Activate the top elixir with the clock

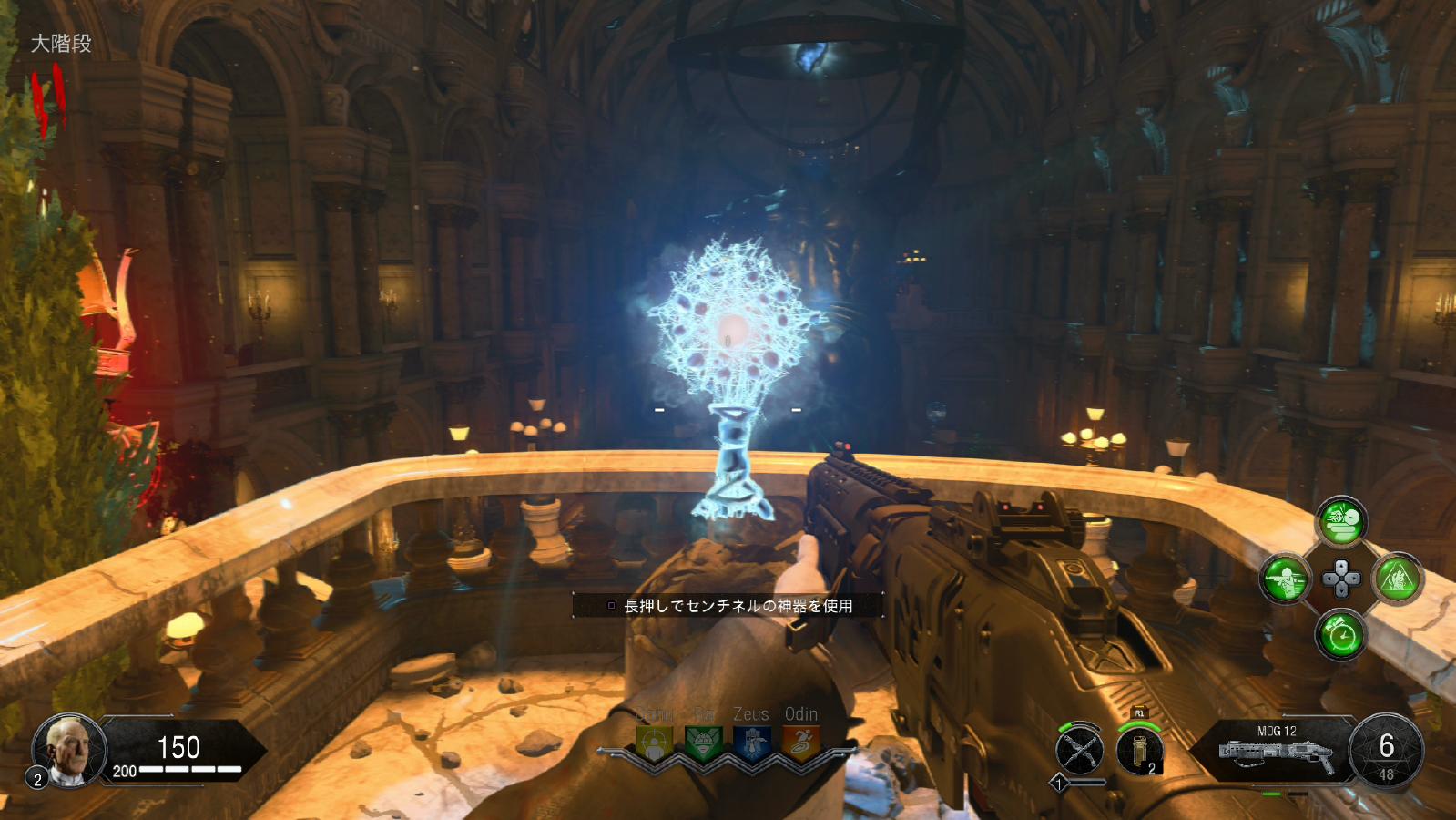point(1341,522)
